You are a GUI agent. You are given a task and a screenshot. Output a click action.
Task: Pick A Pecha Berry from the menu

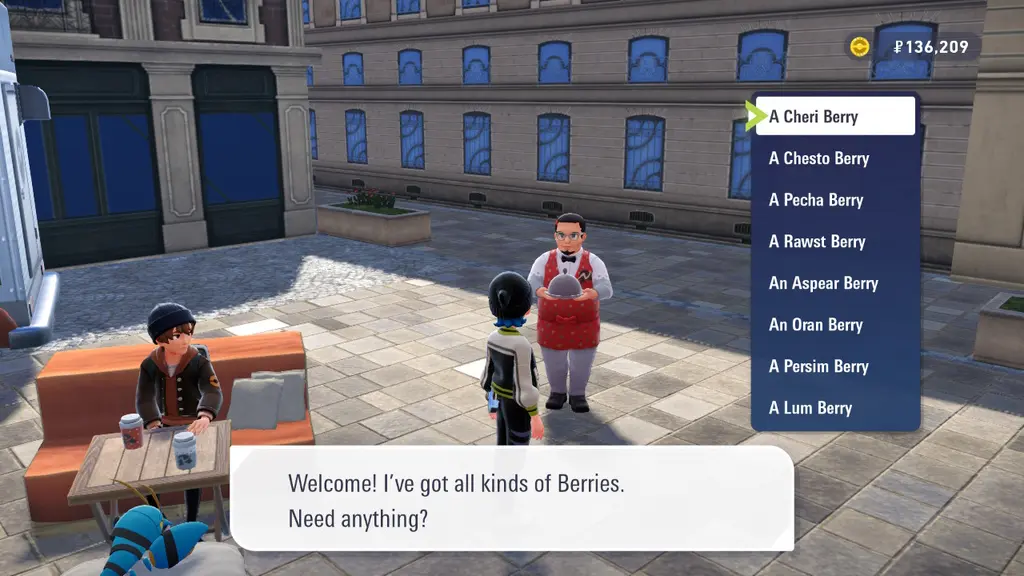[835, 200]
